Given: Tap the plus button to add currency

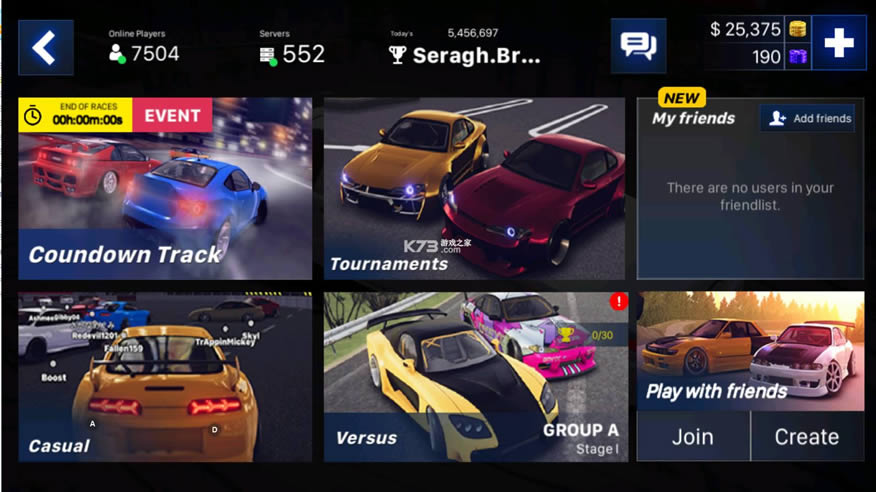Looking at the screenshot, I should click(838, 43).
